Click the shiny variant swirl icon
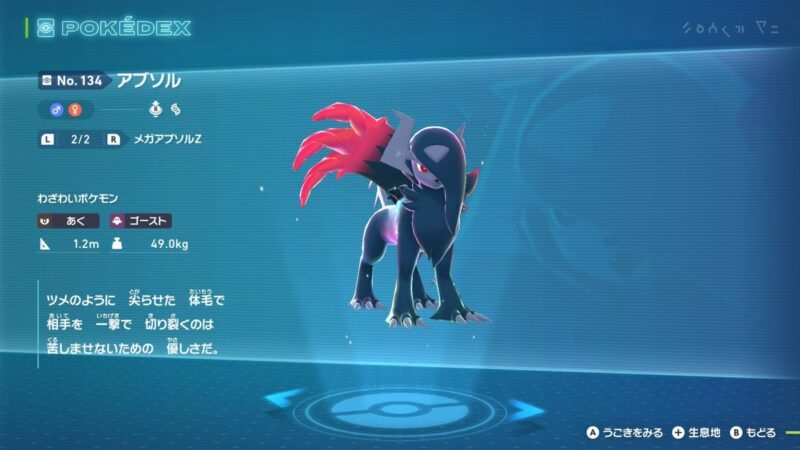 pos(175,110)
